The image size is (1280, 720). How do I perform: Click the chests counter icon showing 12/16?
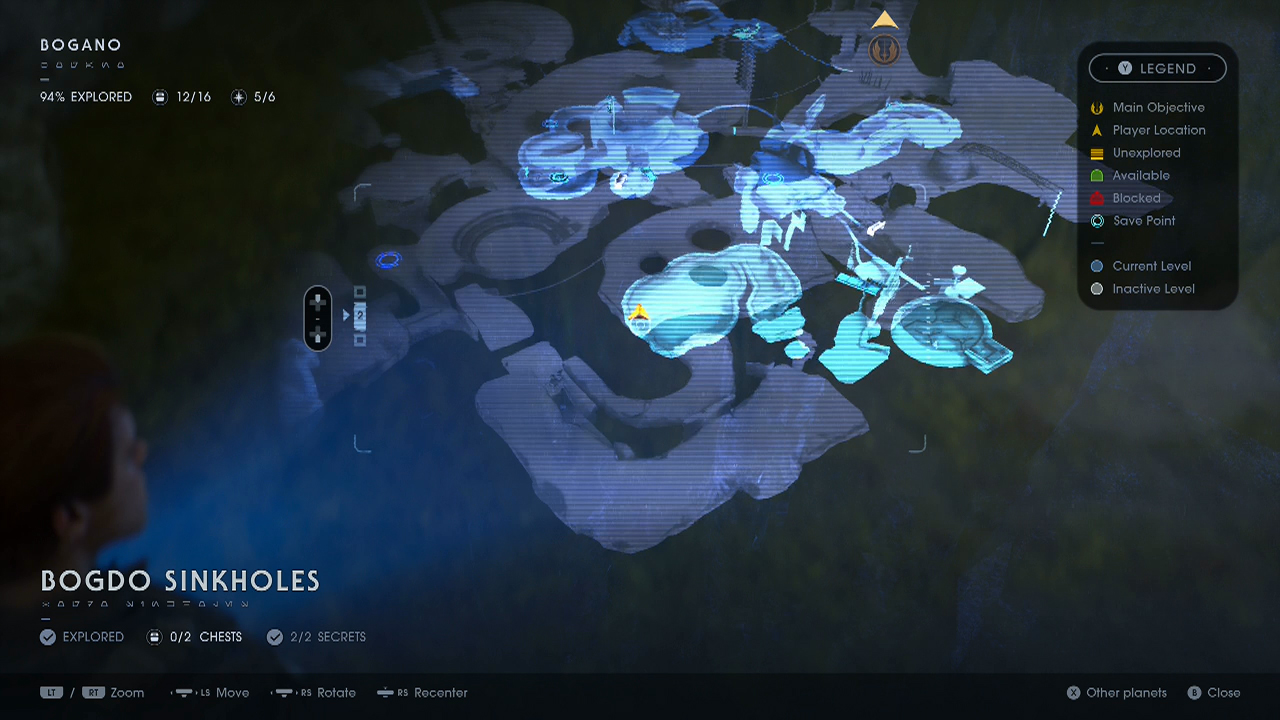160,97
